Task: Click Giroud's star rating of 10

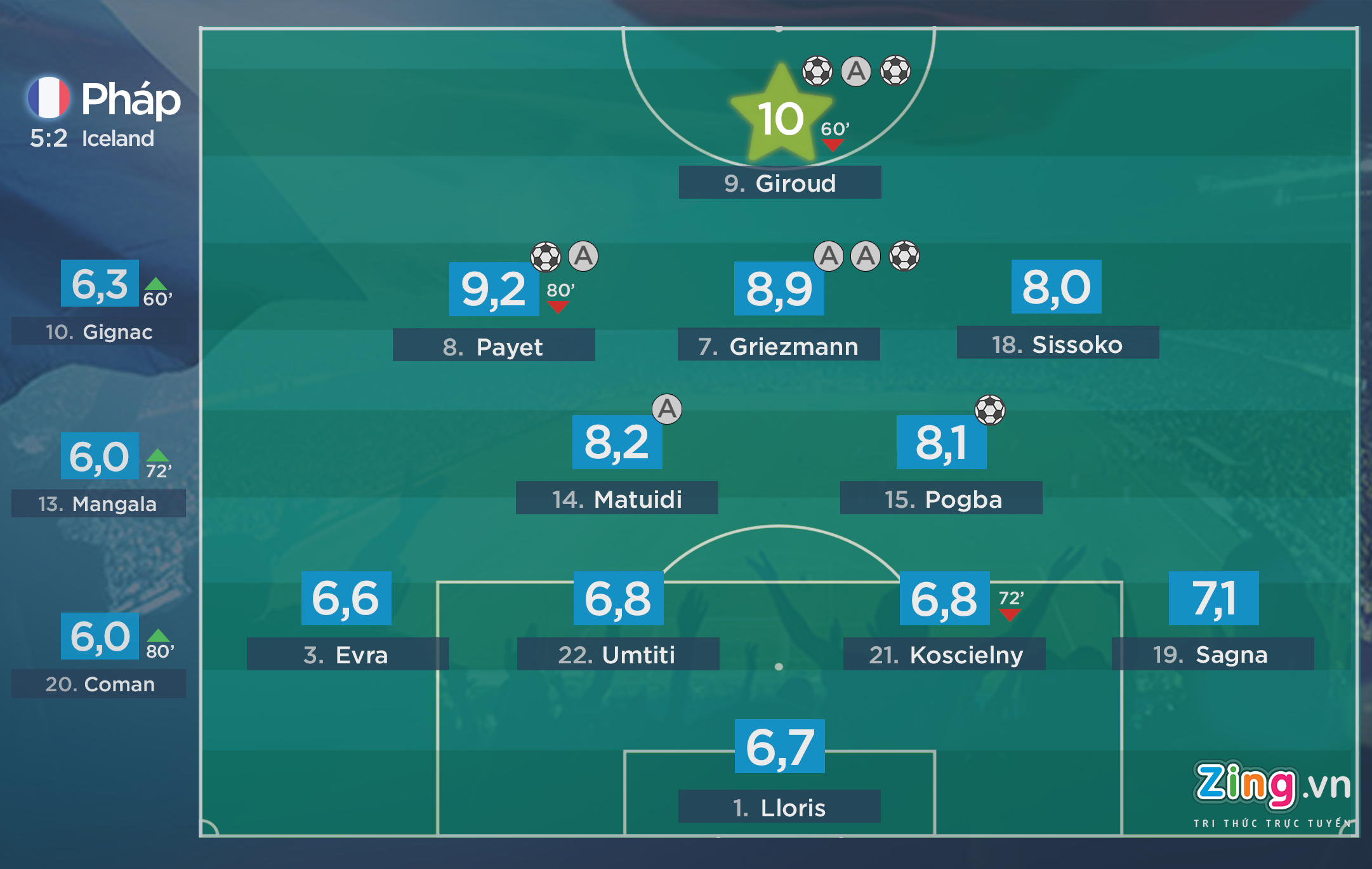Action: point(781,119)
